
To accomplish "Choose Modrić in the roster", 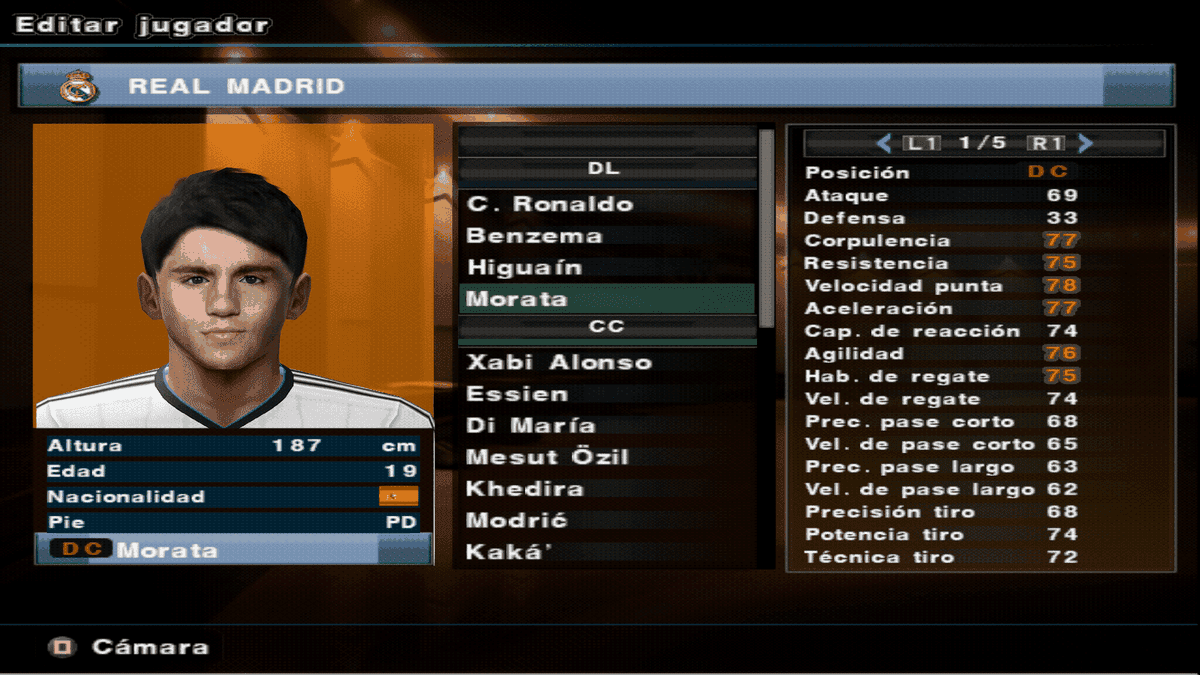I will 517,520.
